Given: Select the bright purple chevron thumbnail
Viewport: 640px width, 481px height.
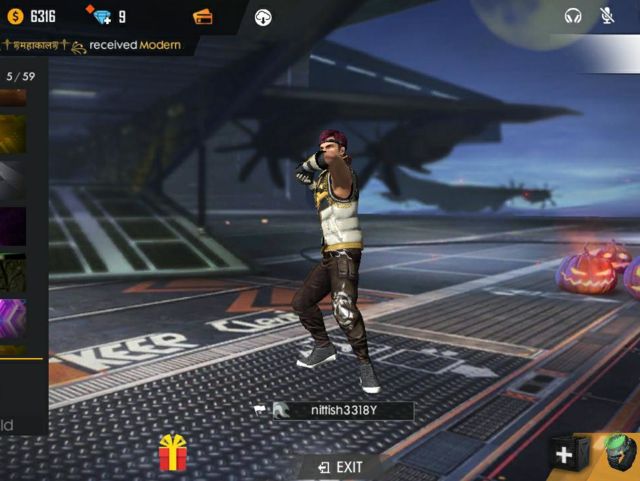Looking at the screenshot, I should (13, 319).
